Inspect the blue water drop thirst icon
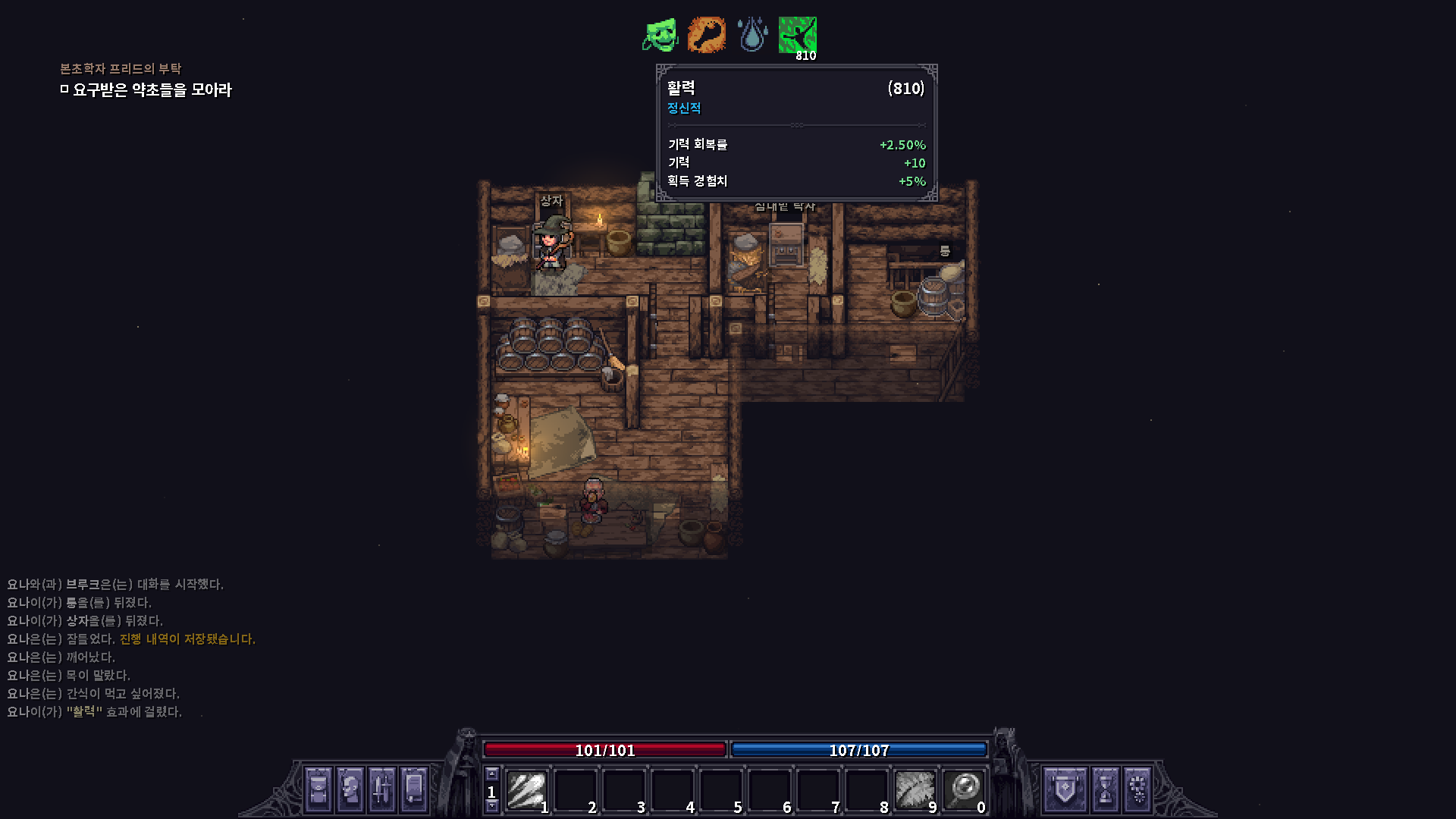 click(x=752, y=35)
